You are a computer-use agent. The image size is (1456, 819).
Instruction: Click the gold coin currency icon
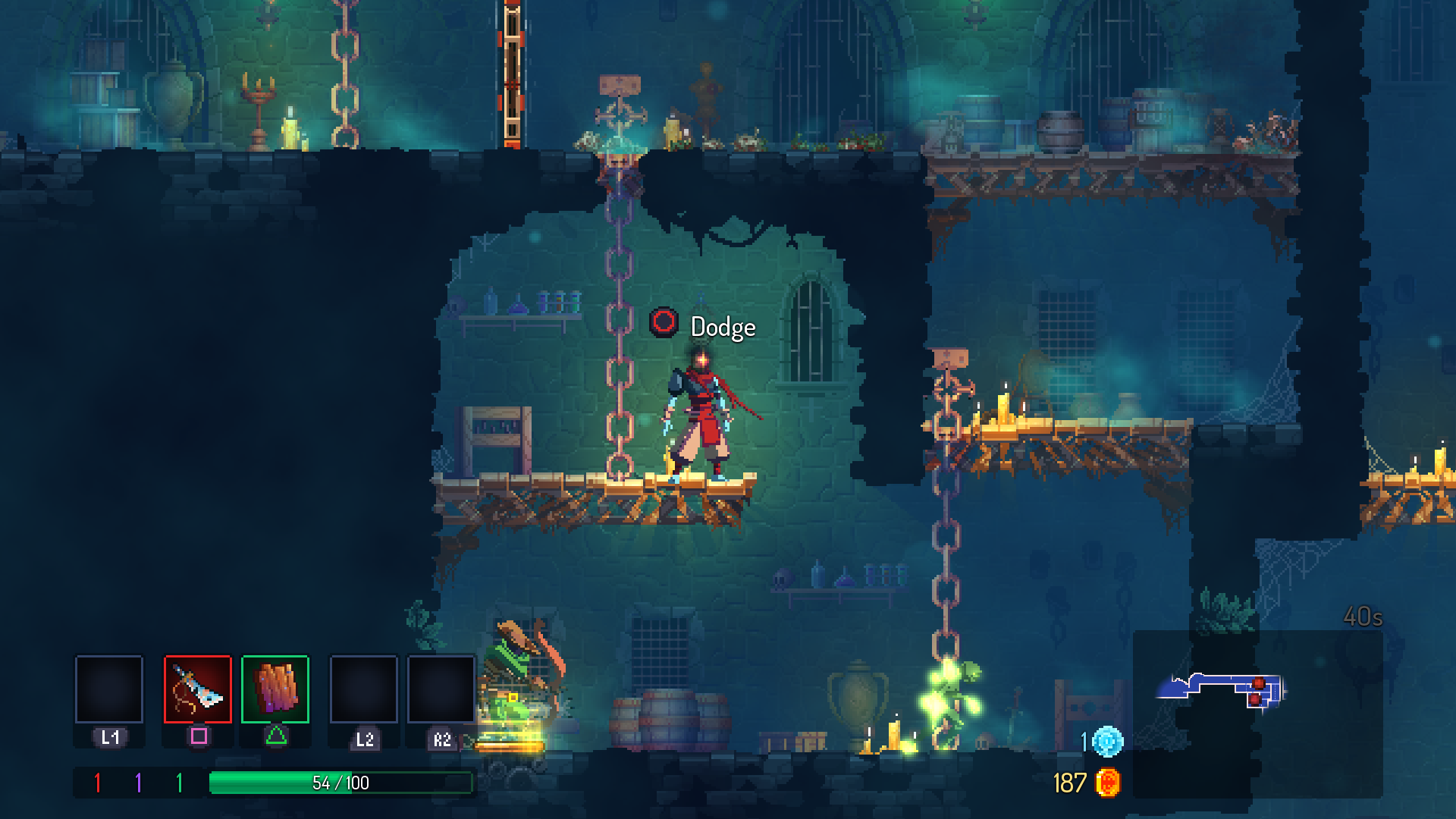point(1108,783)
